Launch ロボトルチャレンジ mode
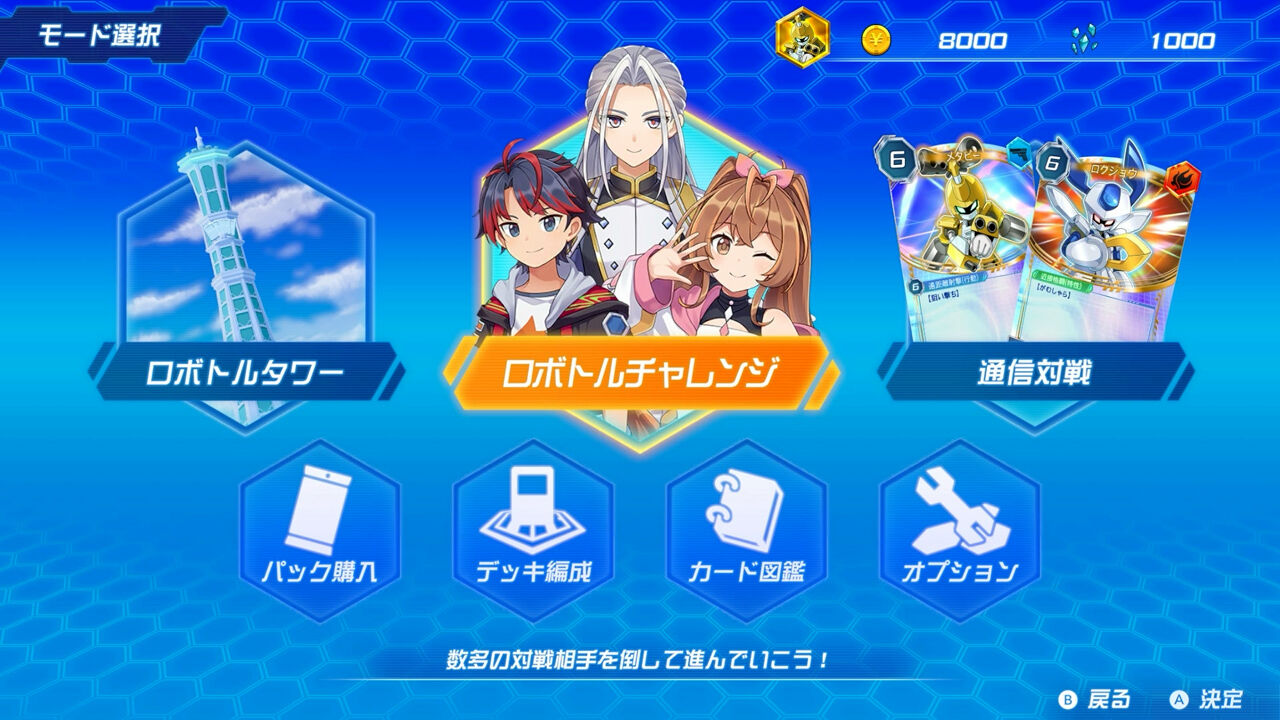 [640, 371]
